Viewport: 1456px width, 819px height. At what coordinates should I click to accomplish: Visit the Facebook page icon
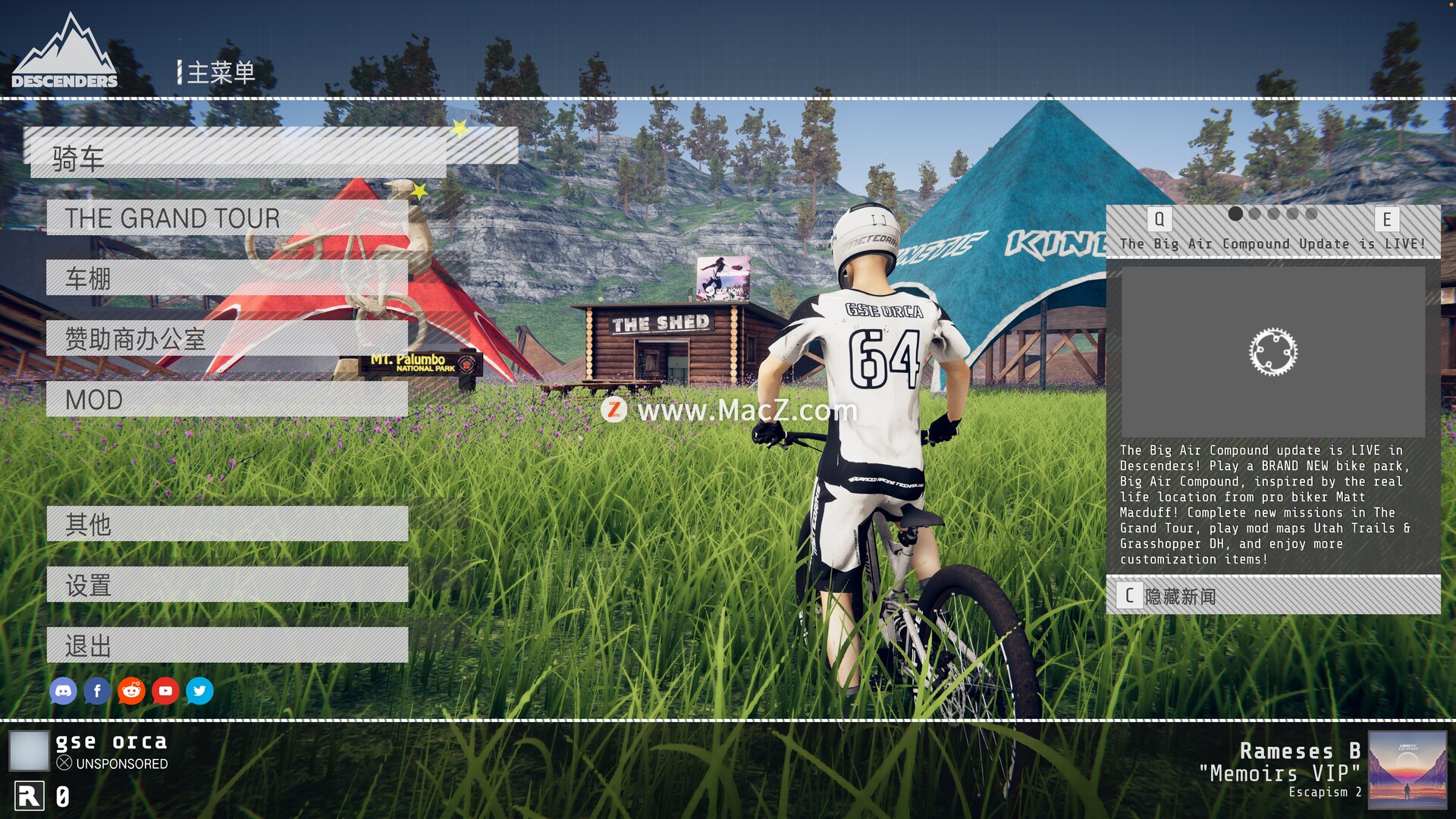point(97,691)
